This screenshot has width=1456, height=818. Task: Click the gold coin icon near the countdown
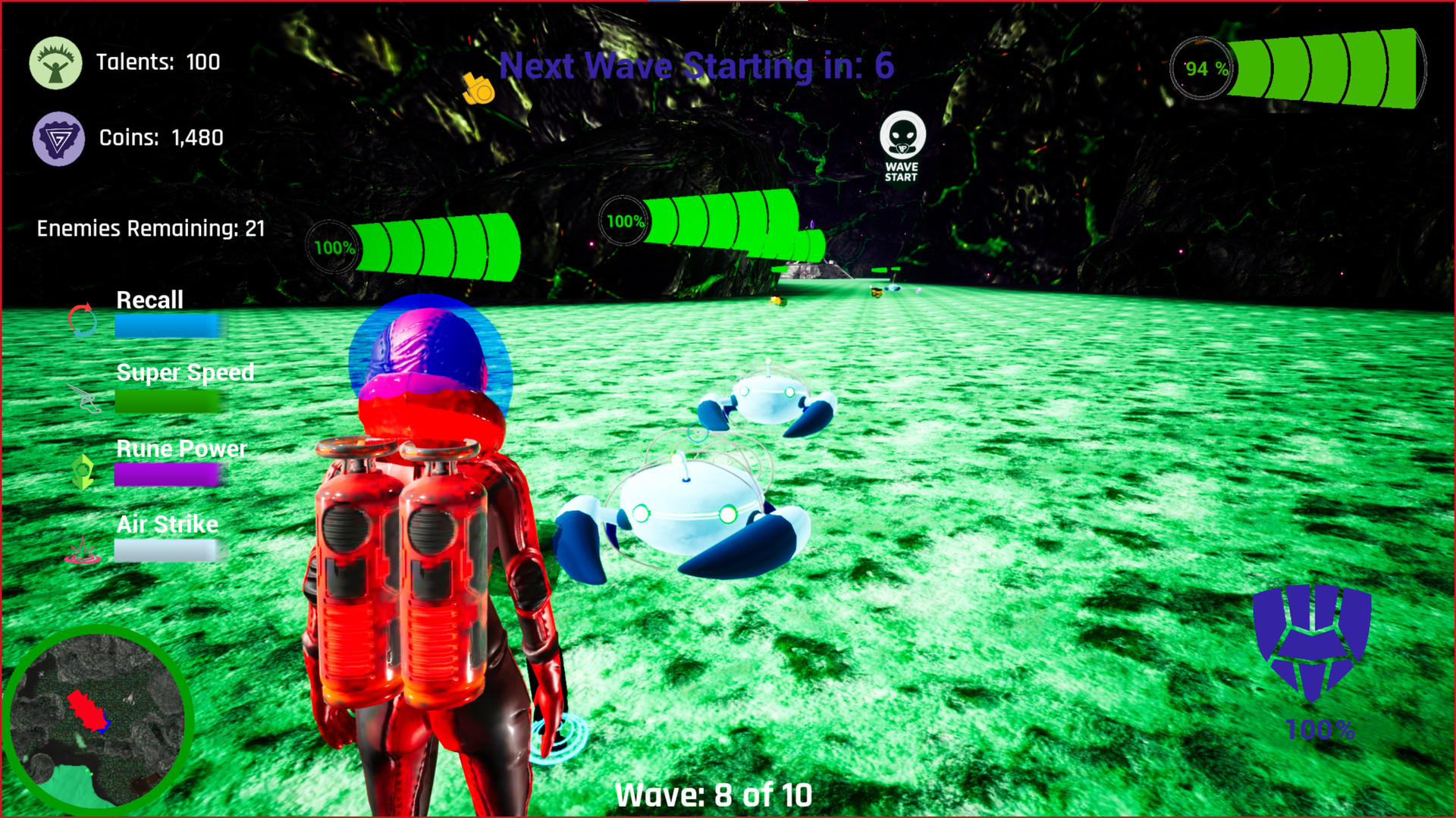click(478, 89)
